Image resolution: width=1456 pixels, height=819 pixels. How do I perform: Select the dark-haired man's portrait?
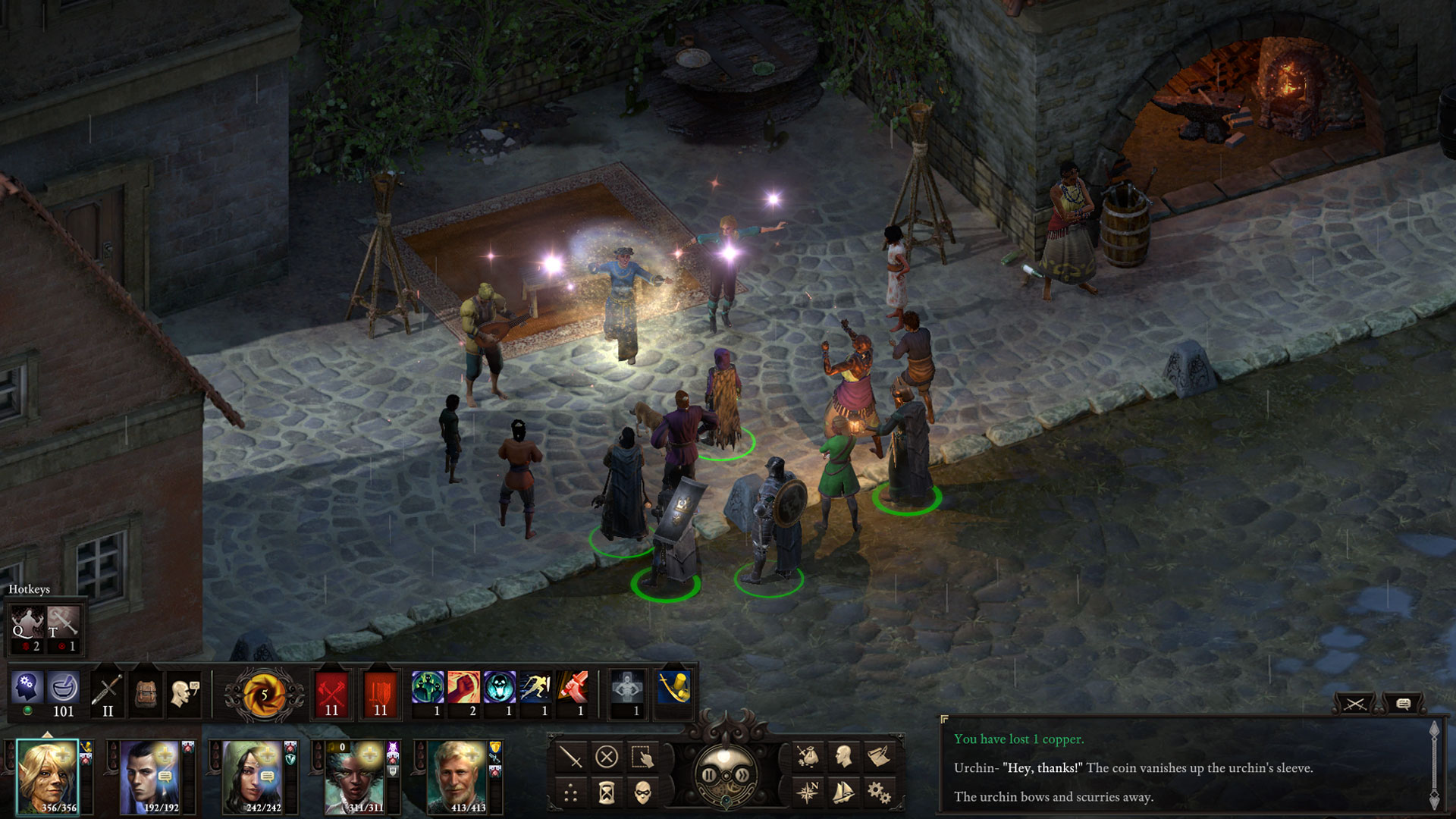pyautogui.click(x=149, y=777)
